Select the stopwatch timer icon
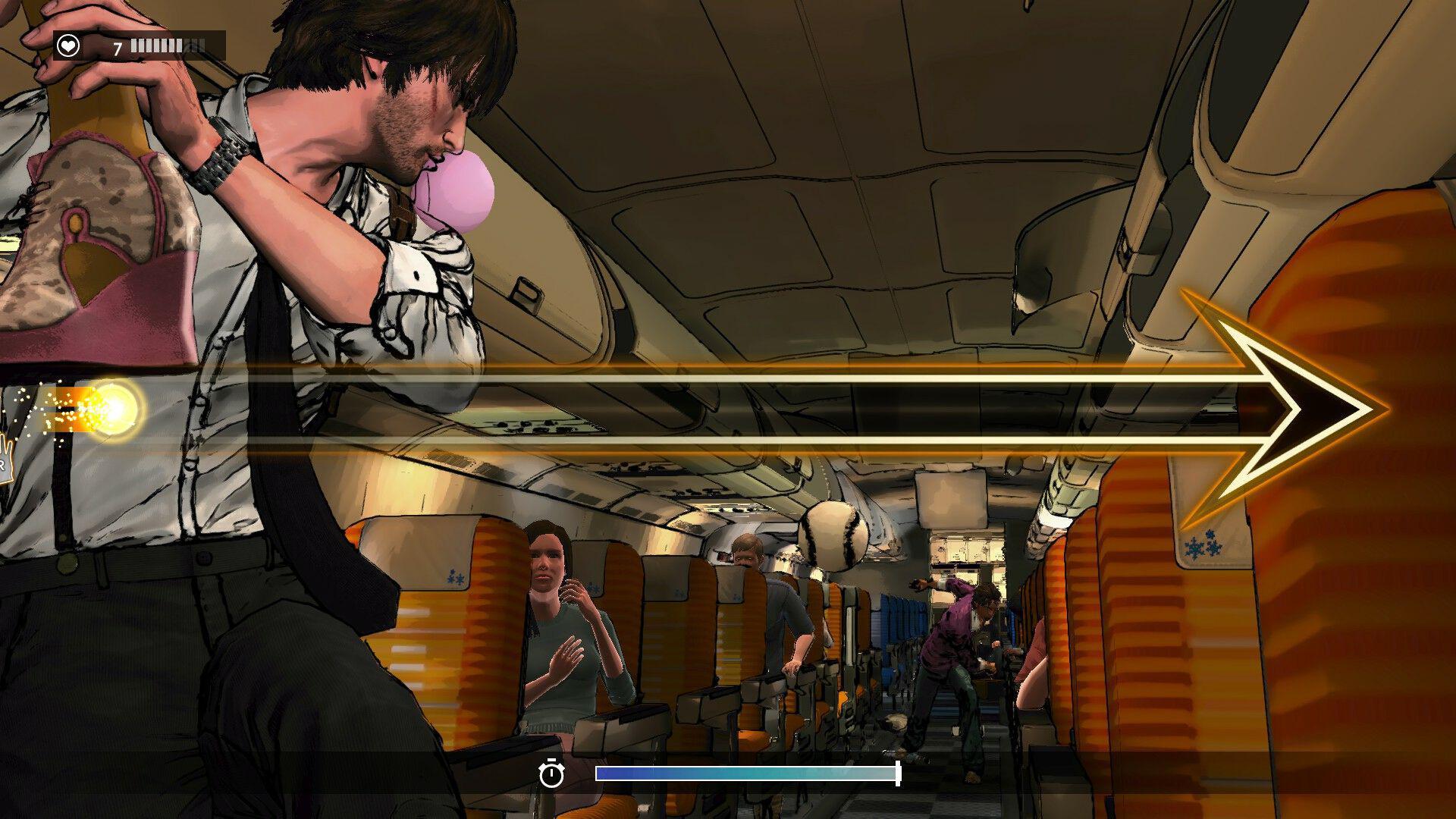 553,774
